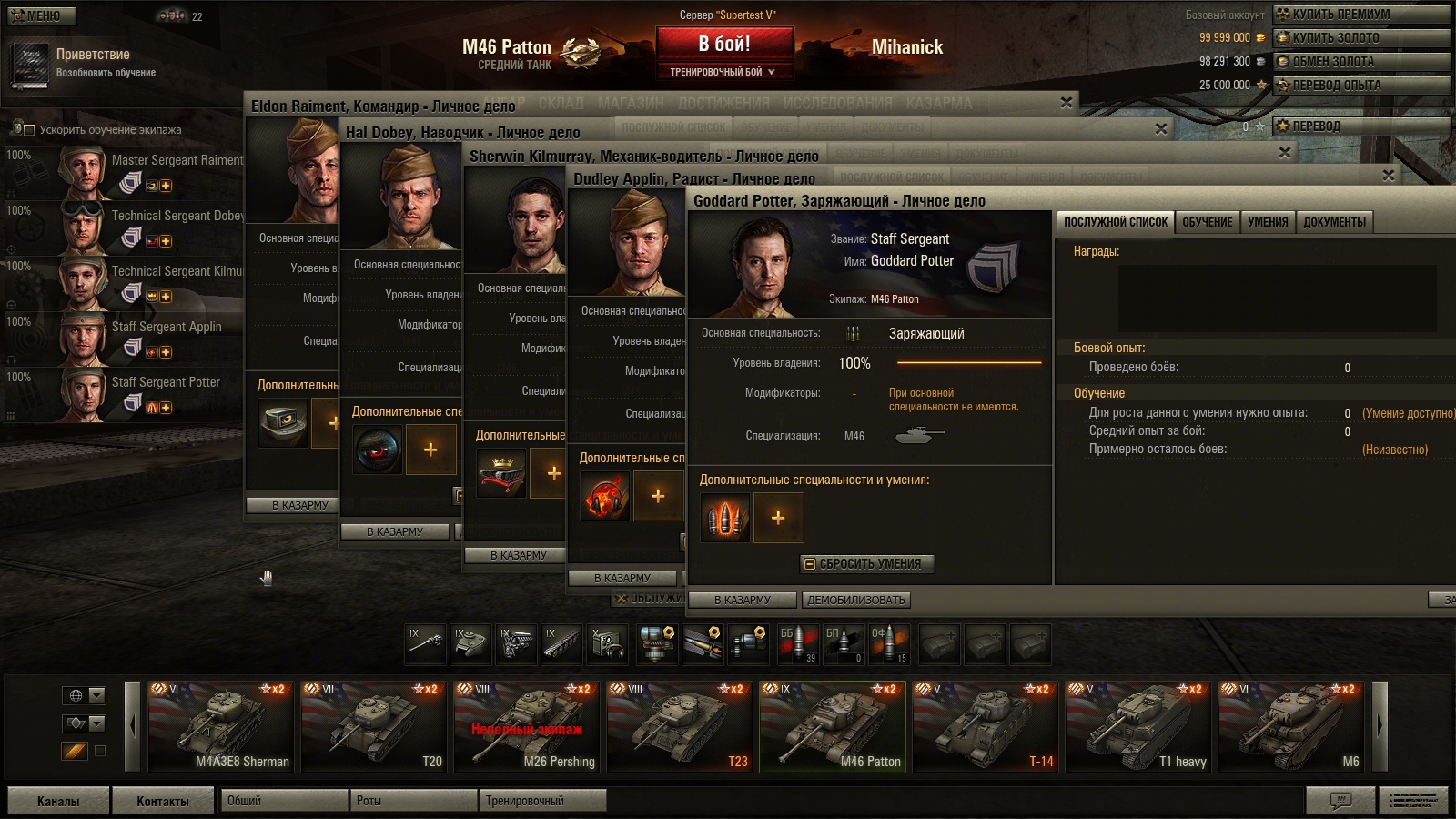The height and width of the screenshot is (819, 1456).
Task: Close Eldon Raiment's personal file window
Action: tap(1066, 103)
